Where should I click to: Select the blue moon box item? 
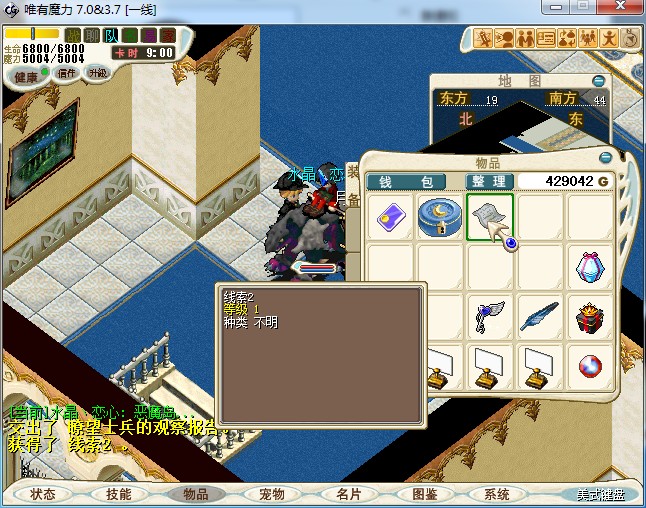[x=440, y=217]
